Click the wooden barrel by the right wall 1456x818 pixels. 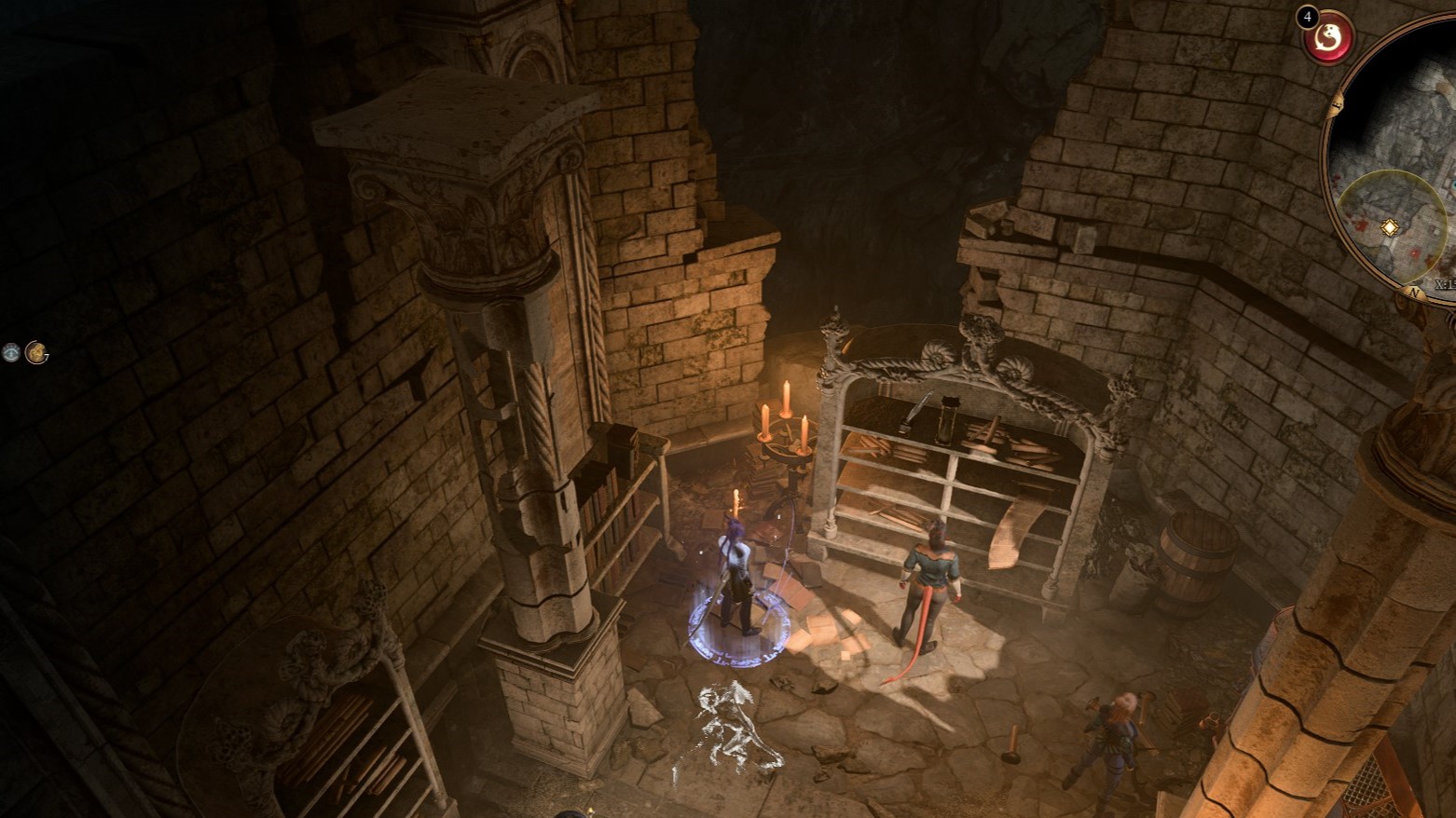coord(1201,559)
